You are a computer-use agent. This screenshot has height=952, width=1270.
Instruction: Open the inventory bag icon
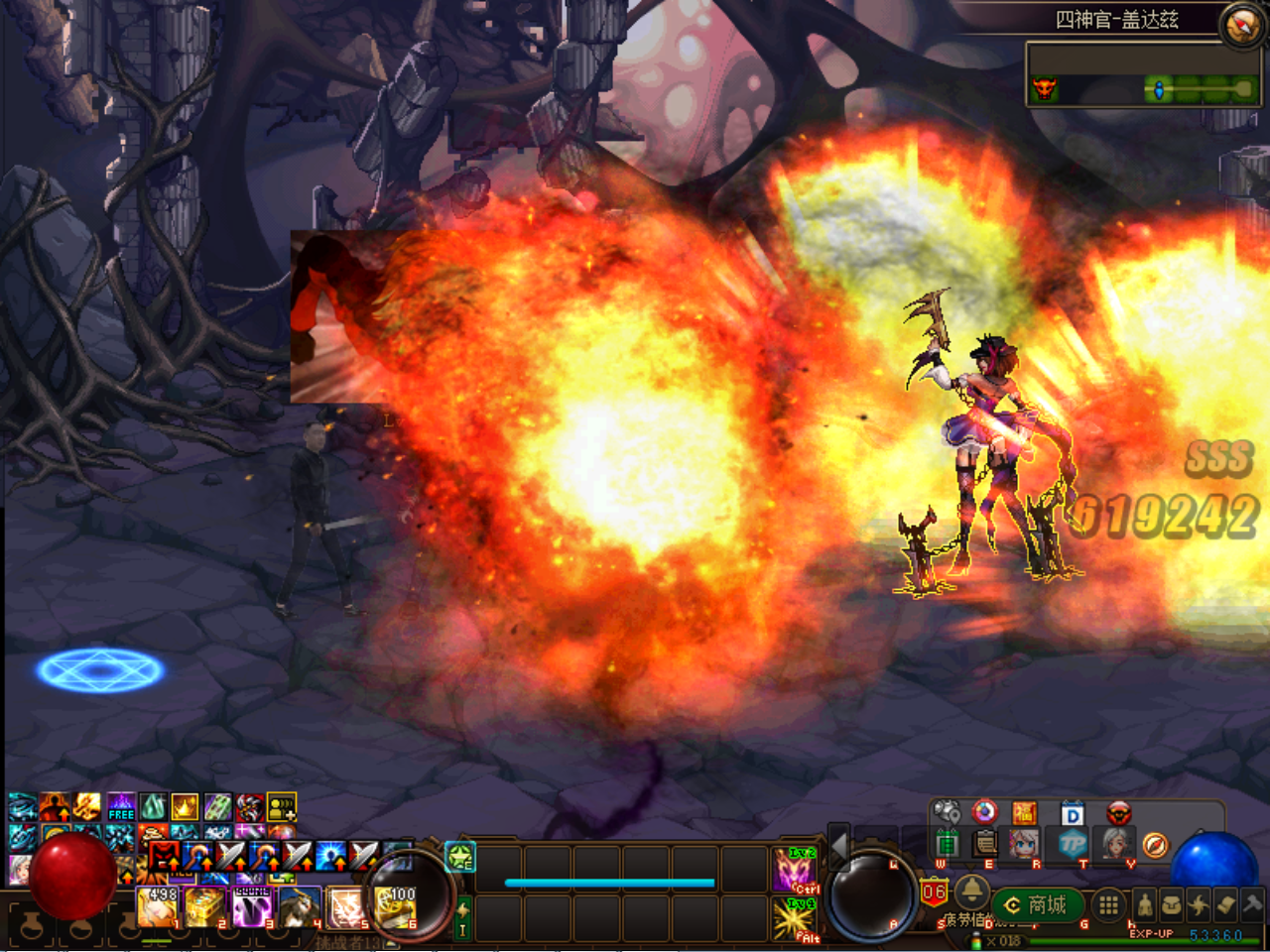point(1172,904)
